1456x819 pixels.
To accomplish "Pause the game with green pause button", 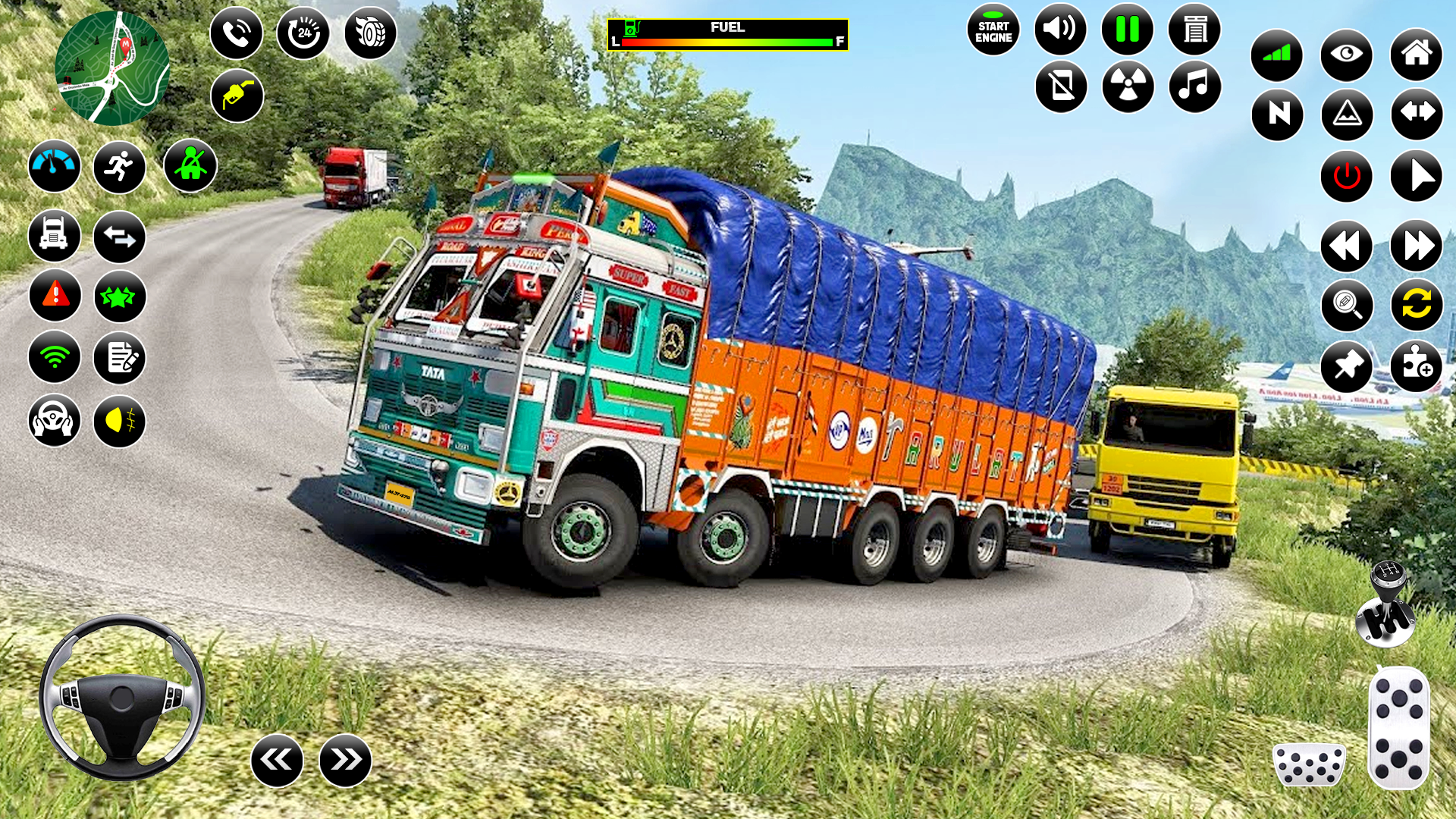I will coord(1127,30).
